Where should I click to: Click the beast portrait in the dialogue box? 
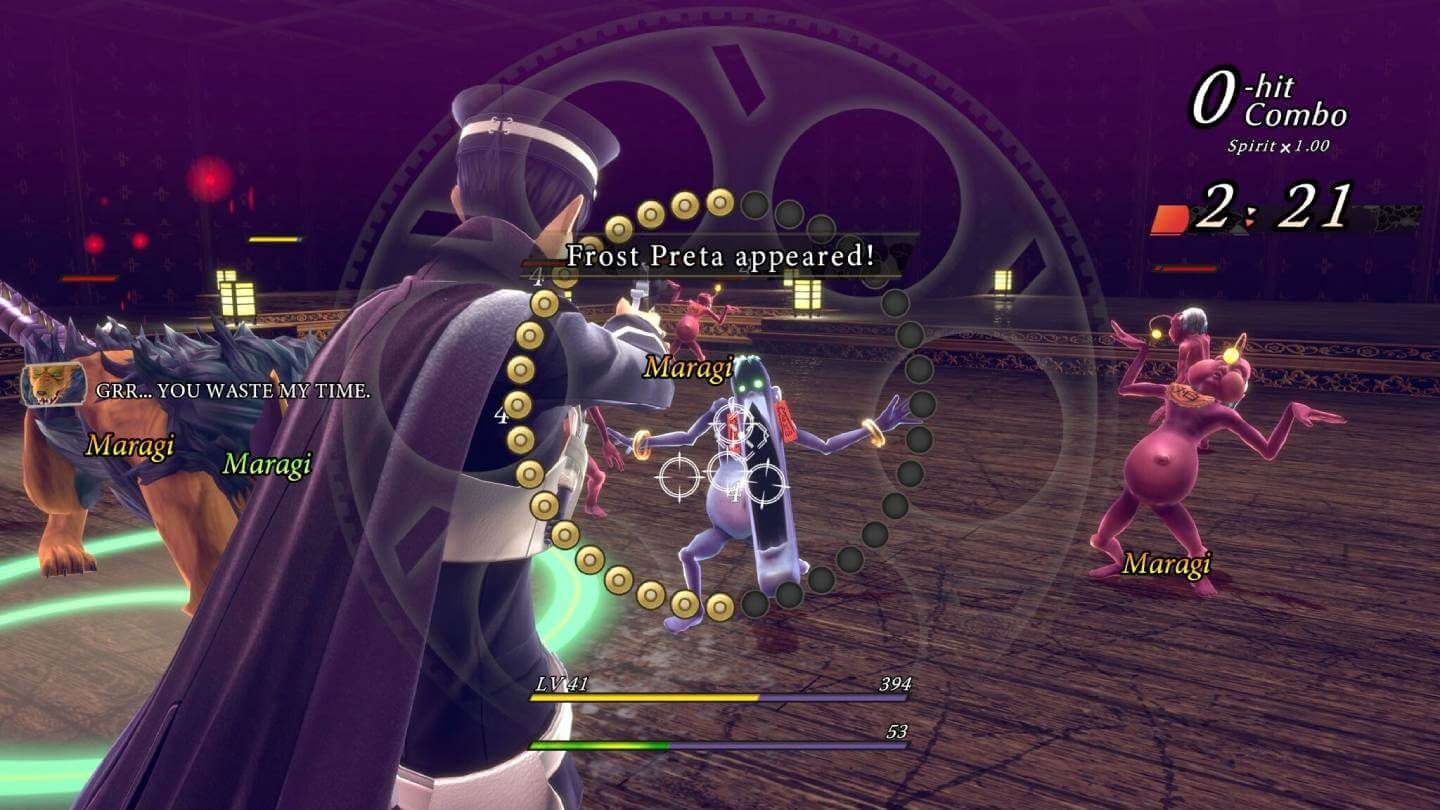point(55,383)
